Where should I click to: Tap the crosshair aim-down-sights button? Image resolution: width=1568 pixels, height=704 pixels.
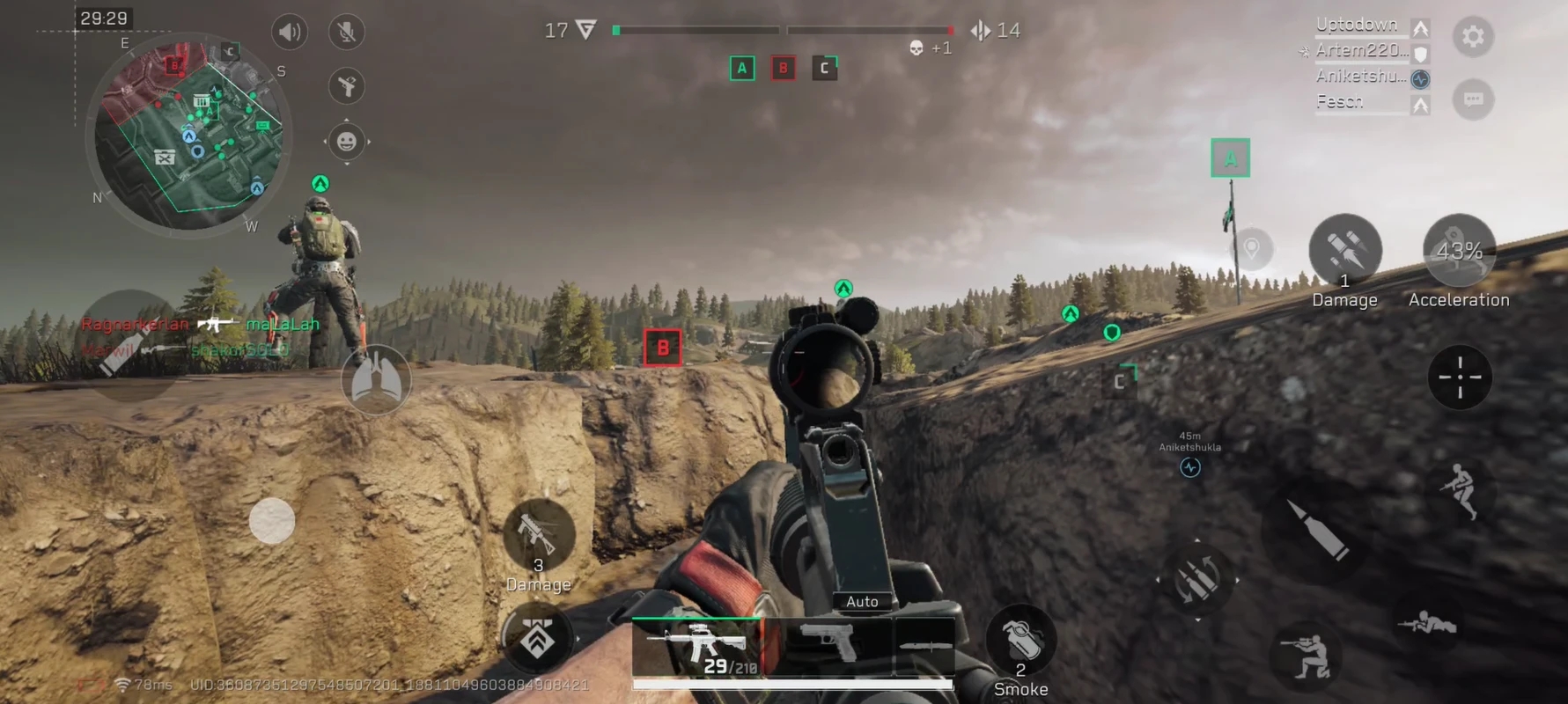1459,378
